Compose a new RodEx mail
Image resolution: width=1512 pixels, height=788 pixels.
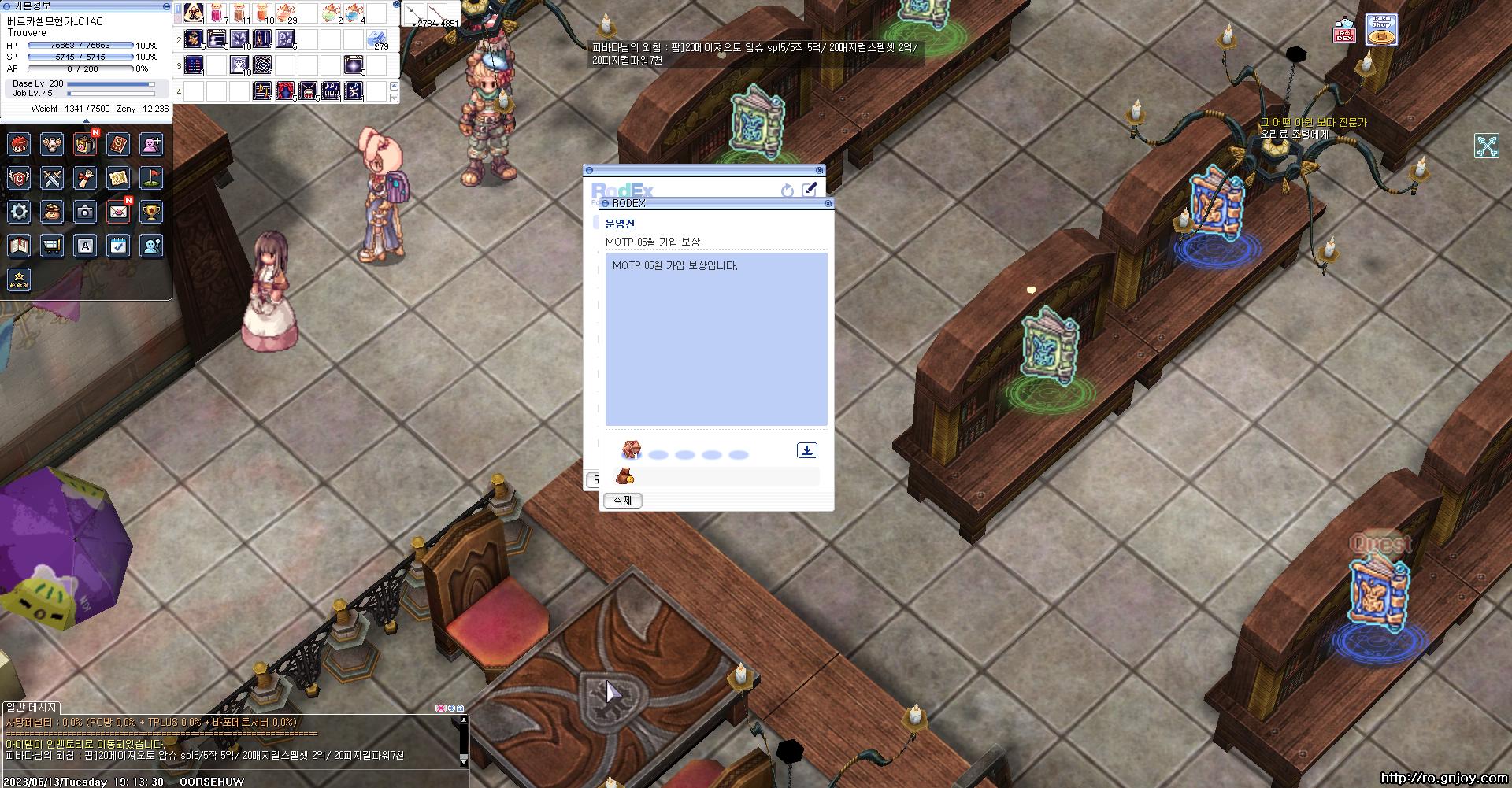(809, 190)
